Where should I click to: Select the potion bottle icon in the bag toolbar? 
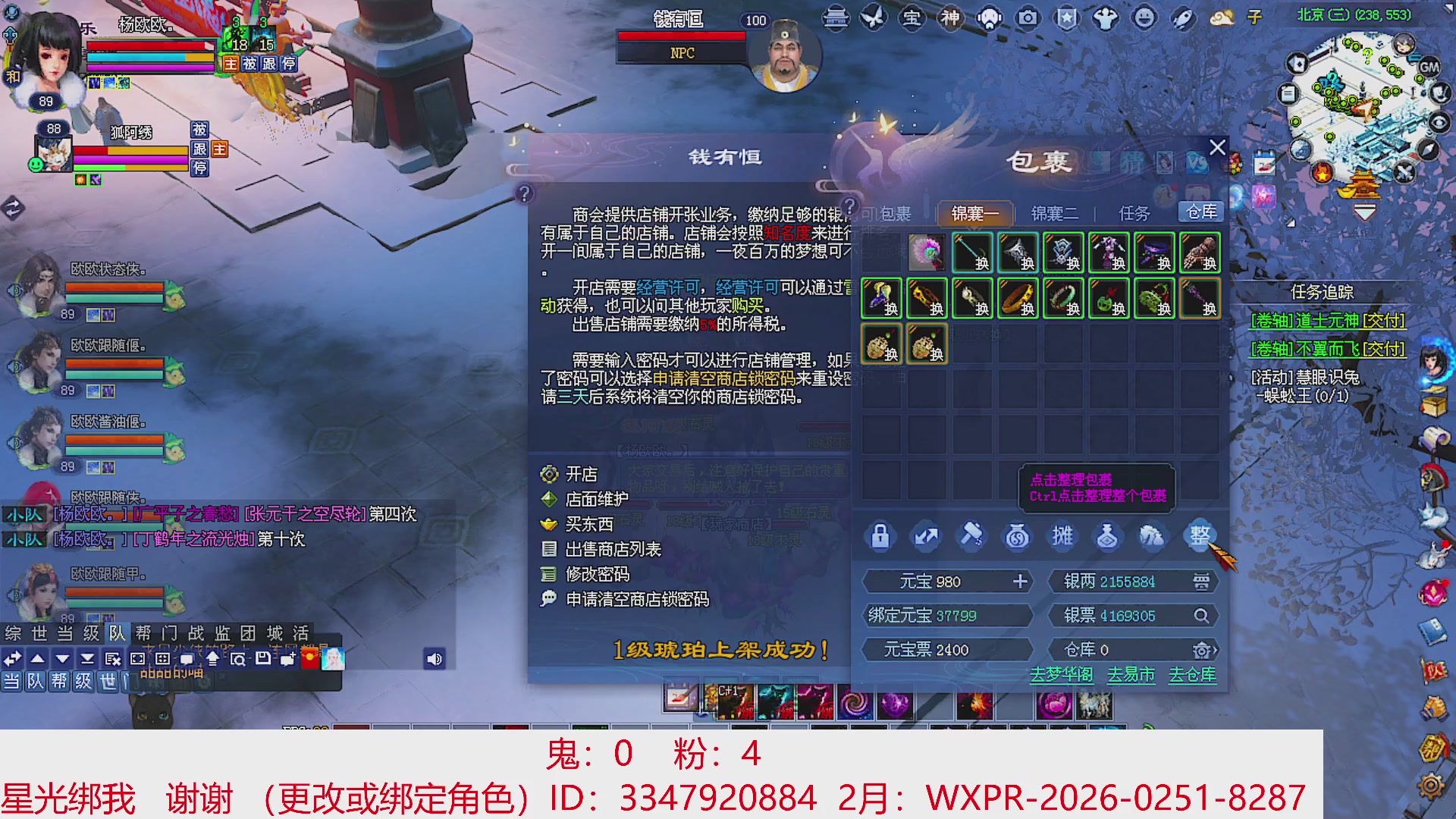1108,536
